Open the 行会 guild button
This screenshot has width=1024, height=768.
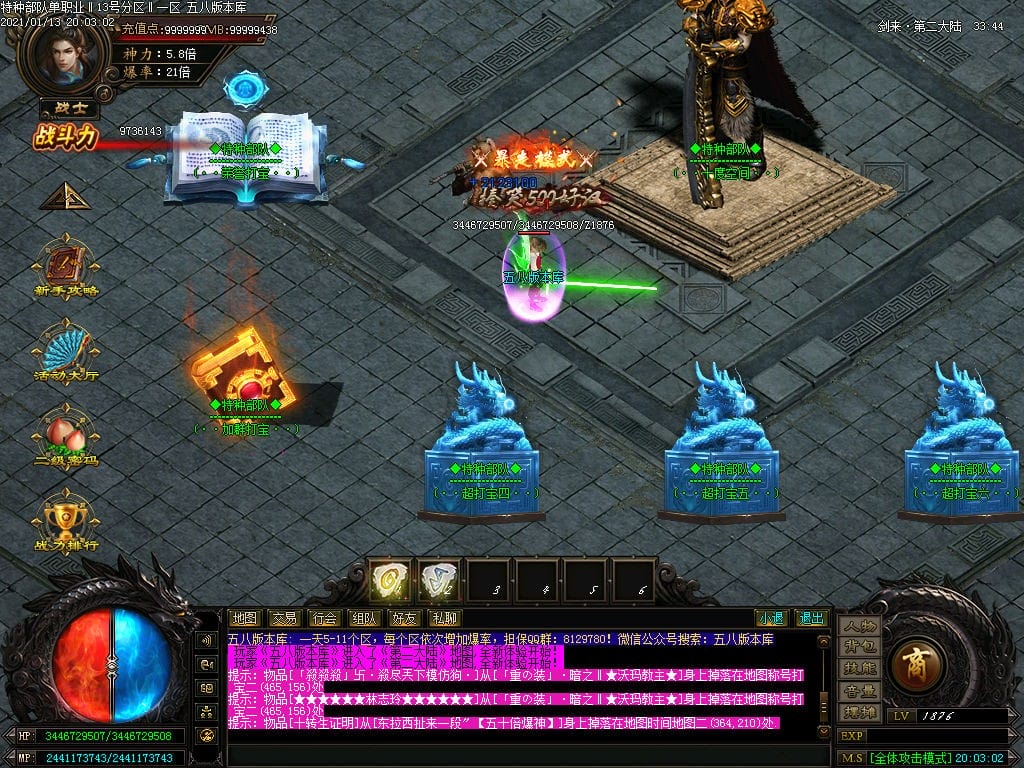click(x=324, y=618)
